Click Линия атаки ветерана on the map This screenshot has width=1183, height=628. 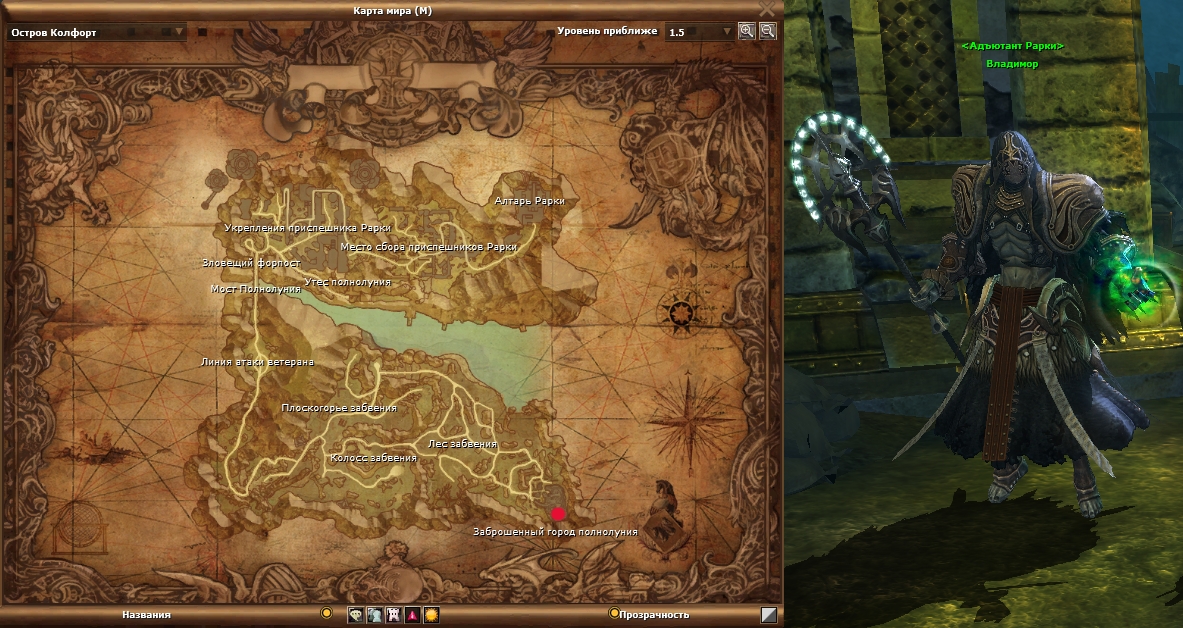(257, 362)
